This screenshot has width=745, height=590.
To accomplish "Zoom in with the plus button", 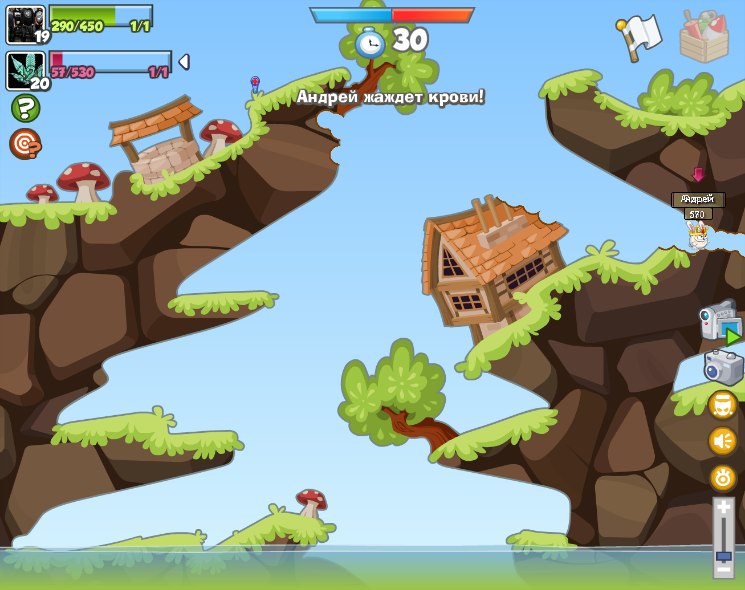I will coord(724,508).
